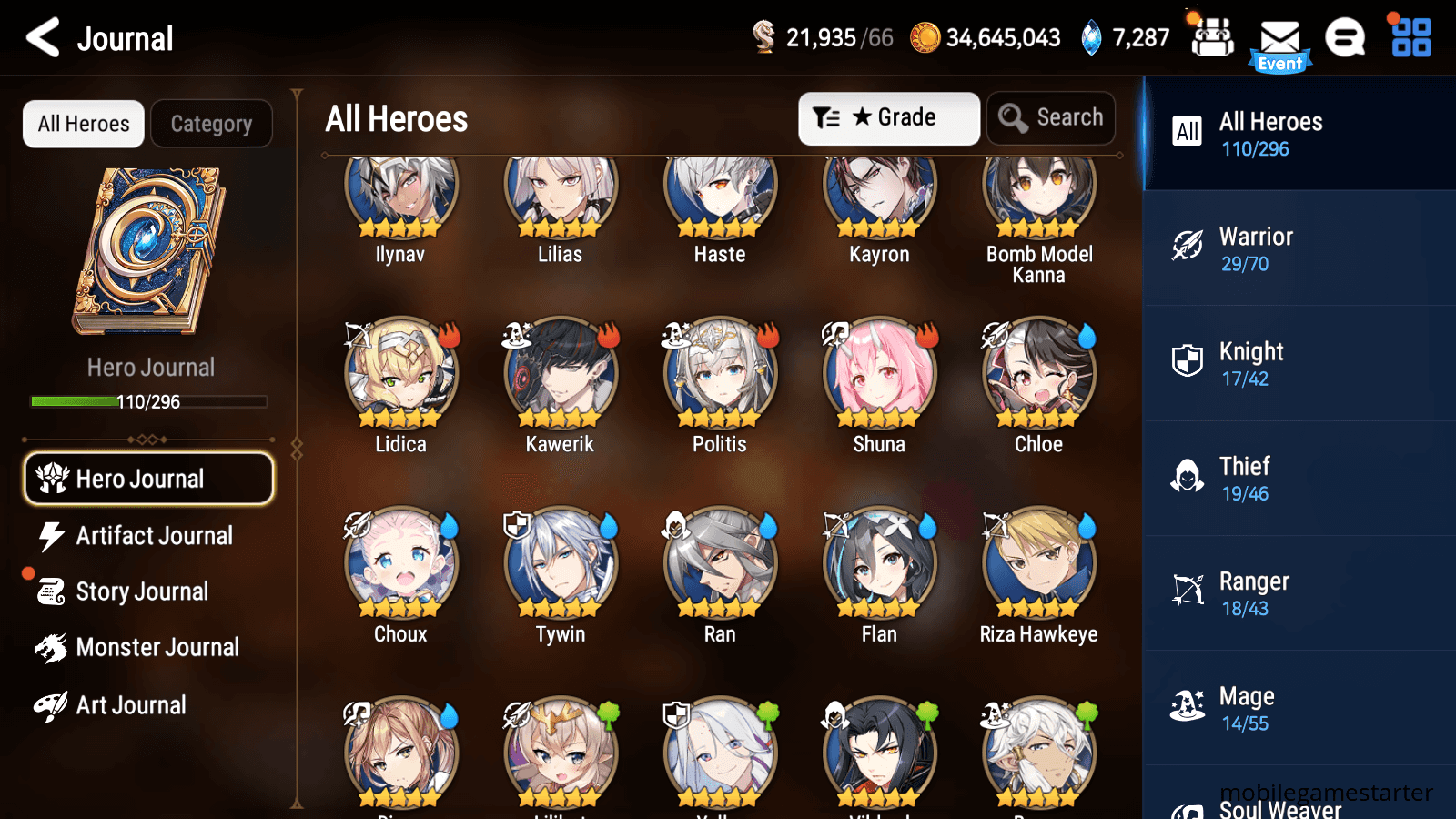
Task: Click the Hero Journal progress bar
Action: [148, 401]
